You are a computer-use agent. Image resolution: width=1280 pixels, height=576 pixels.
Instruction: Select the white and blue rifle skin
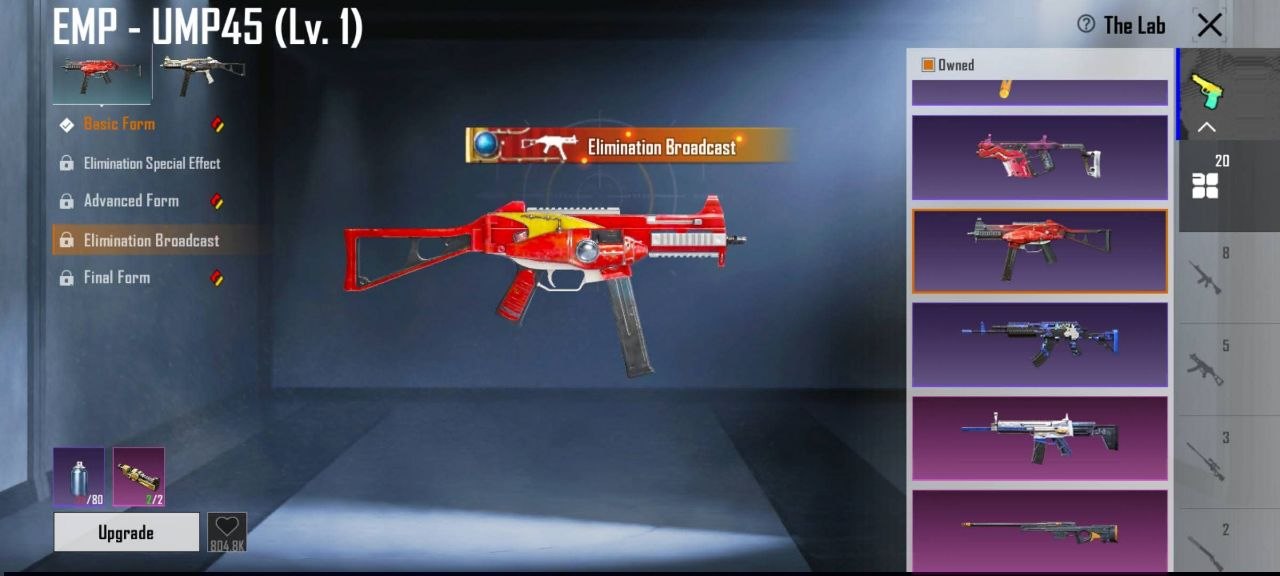pos(1039,437)
